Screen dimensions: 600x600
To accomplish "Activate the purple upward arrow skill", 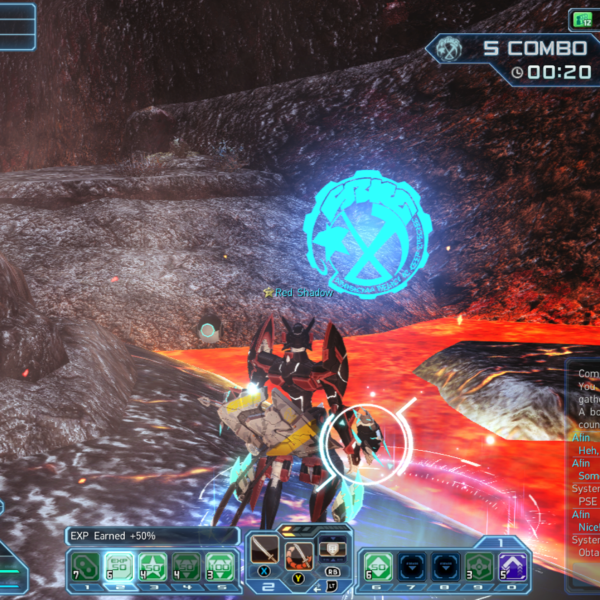I will [513, 567].
